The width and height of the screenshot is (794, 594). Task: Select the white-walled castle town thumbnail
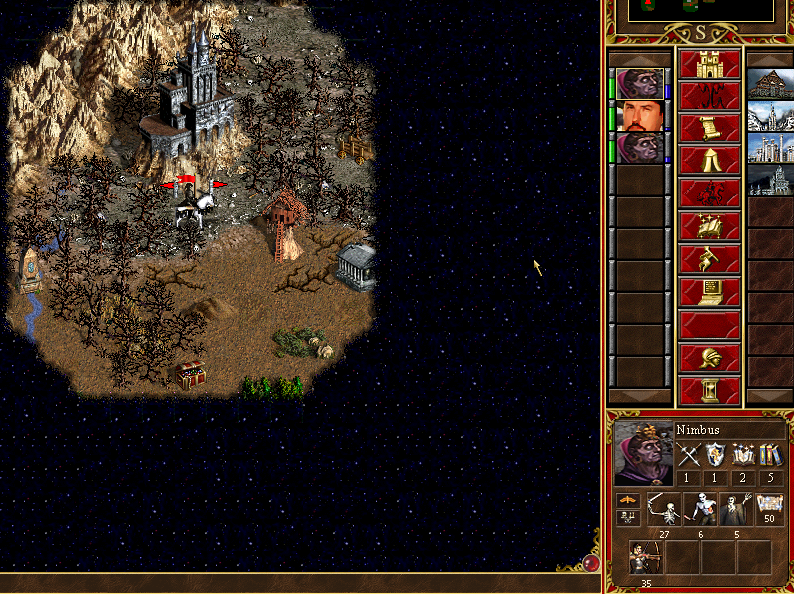770,148
